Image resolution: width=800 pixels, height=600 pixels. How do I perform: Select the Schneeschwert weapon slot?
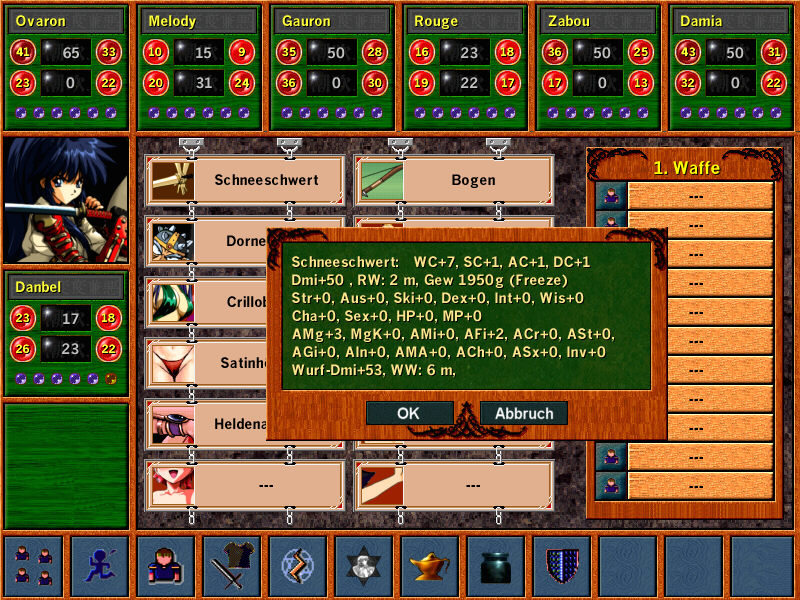pos(248,180)
